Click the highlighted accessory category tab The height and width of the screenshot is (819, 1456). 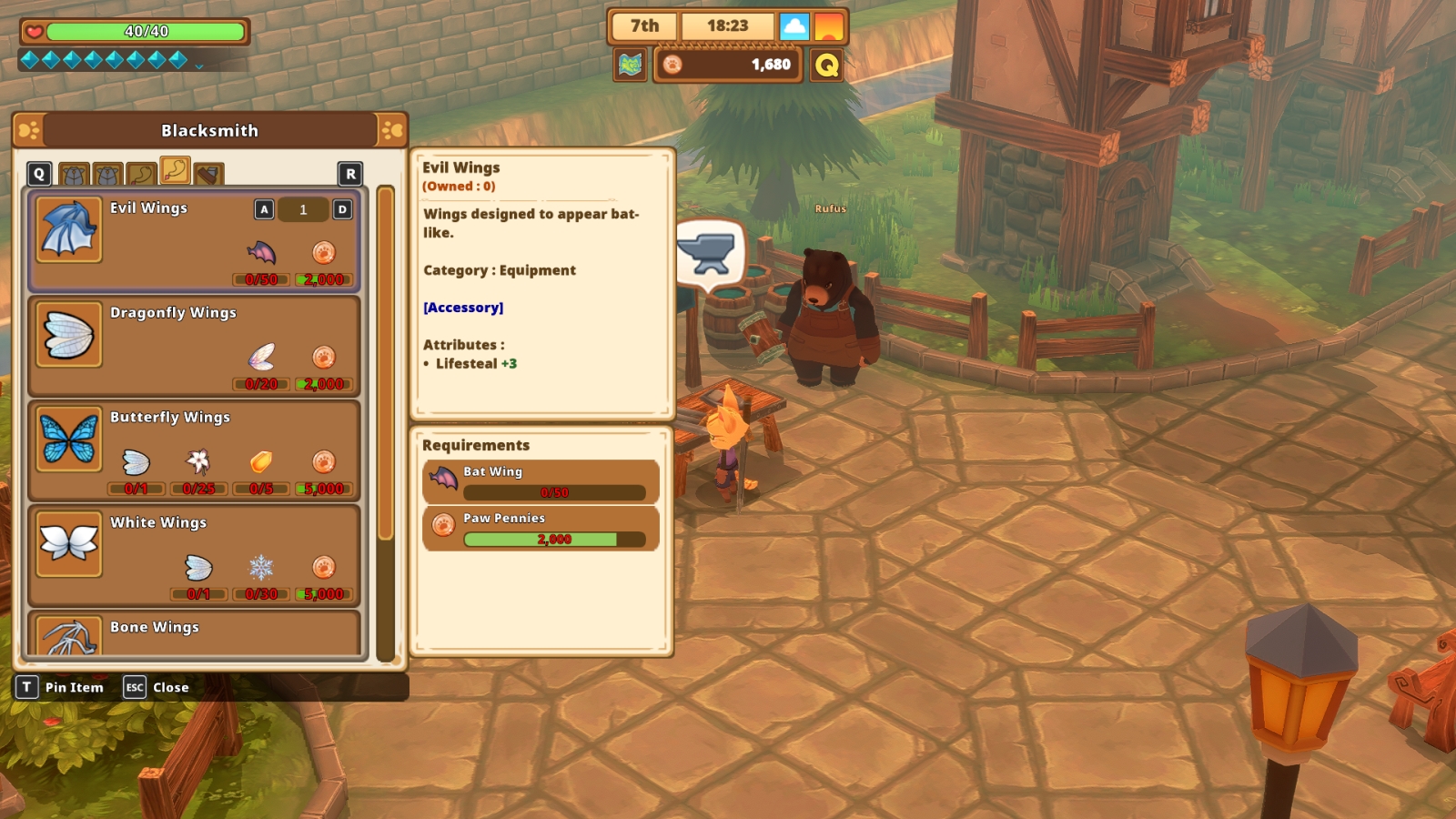(175, 170)
